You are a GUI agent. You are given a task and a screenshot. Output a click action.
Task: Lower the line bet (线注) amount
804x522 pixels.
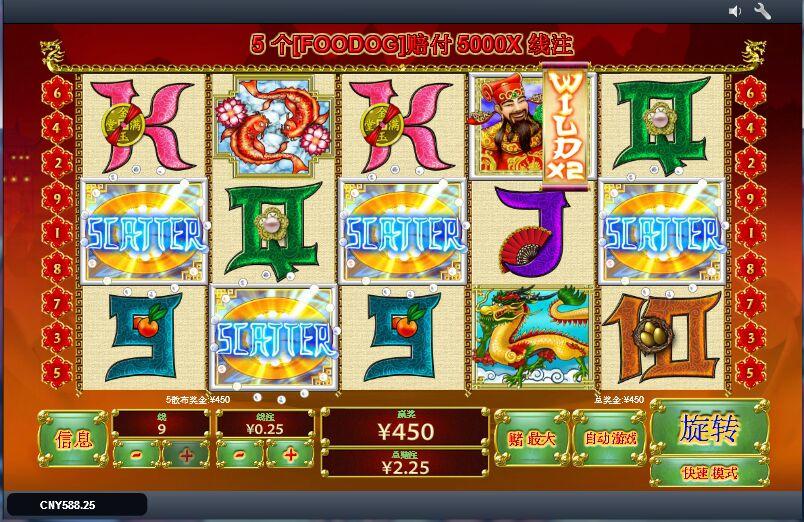click(x=240, y=454)
